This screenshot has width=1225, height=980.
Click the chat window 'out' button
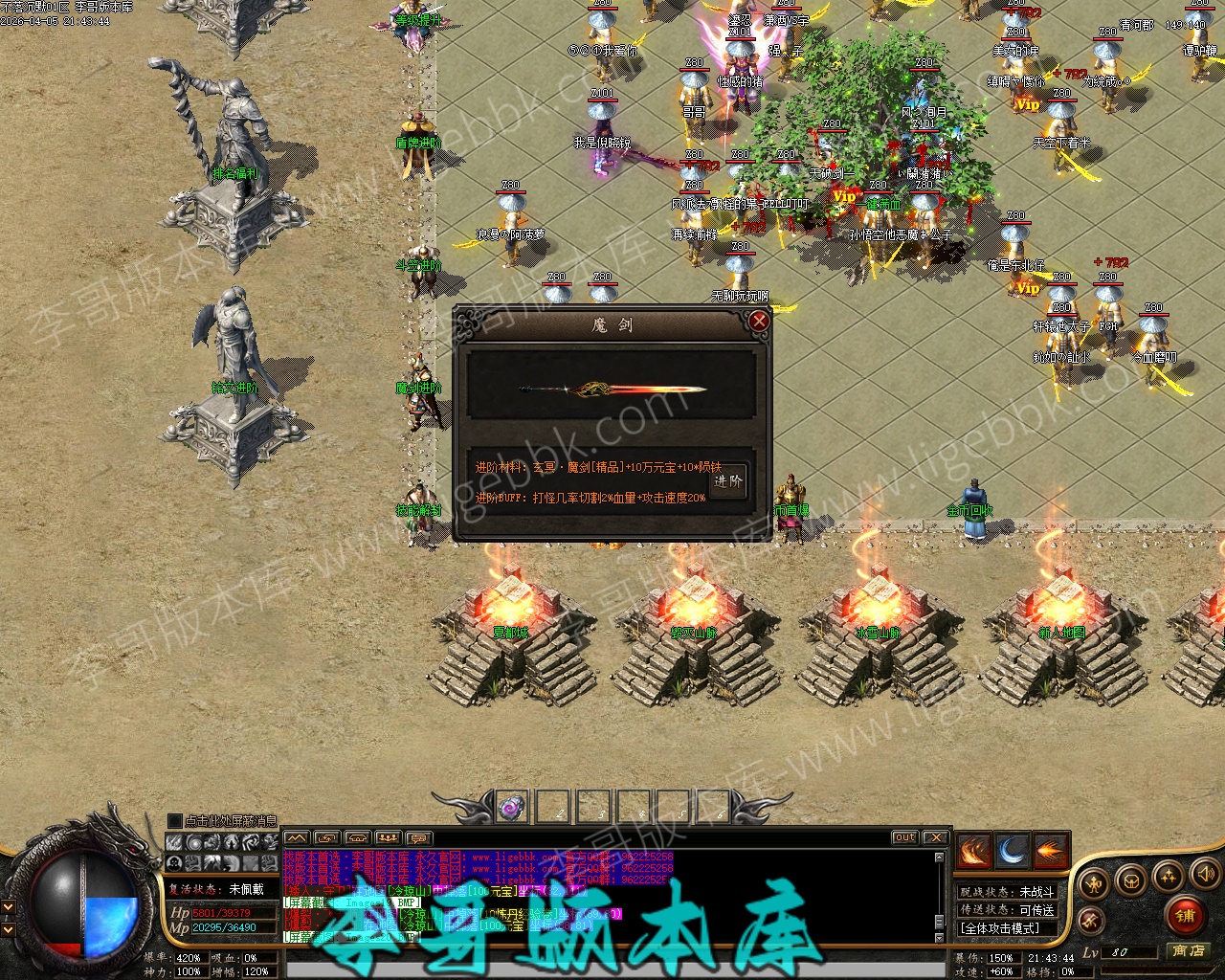click(x=904, y=837)
